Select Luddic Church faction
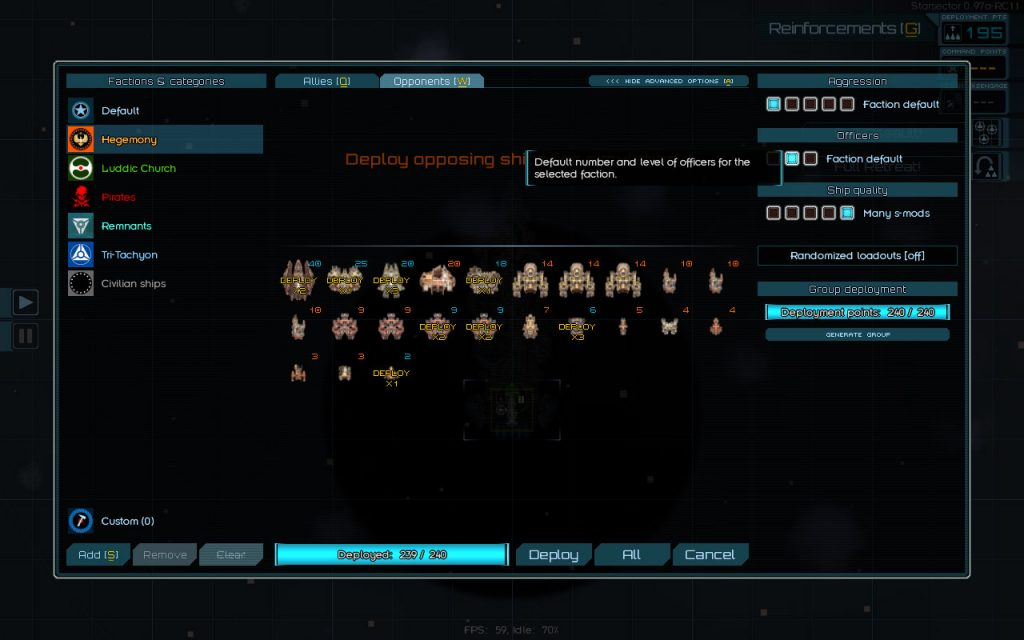The height and width of the screenshot is (640, 1024). point(138,169)
